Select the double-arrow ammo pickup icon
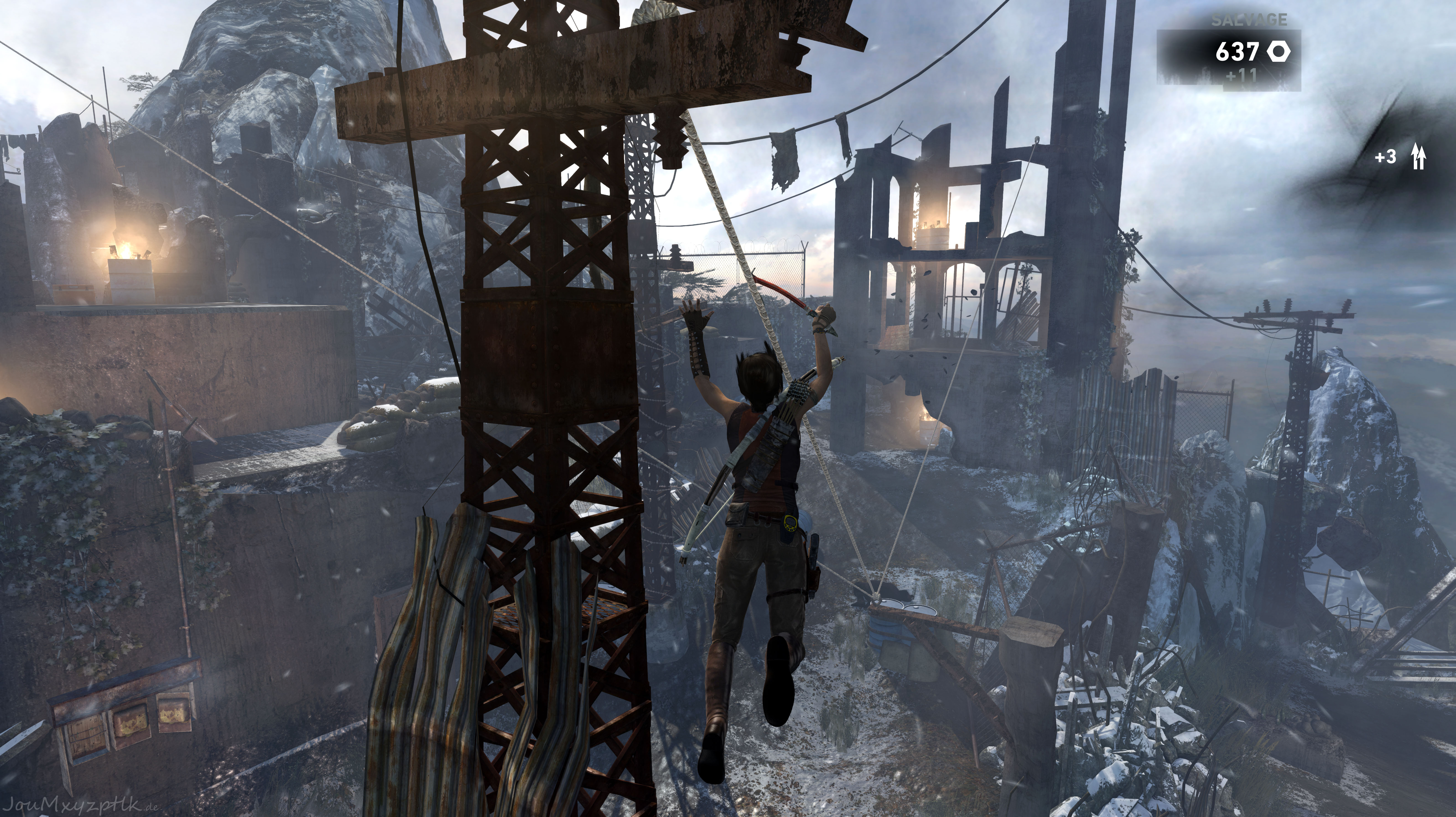1456x817 pixels. coord(1418,157)
